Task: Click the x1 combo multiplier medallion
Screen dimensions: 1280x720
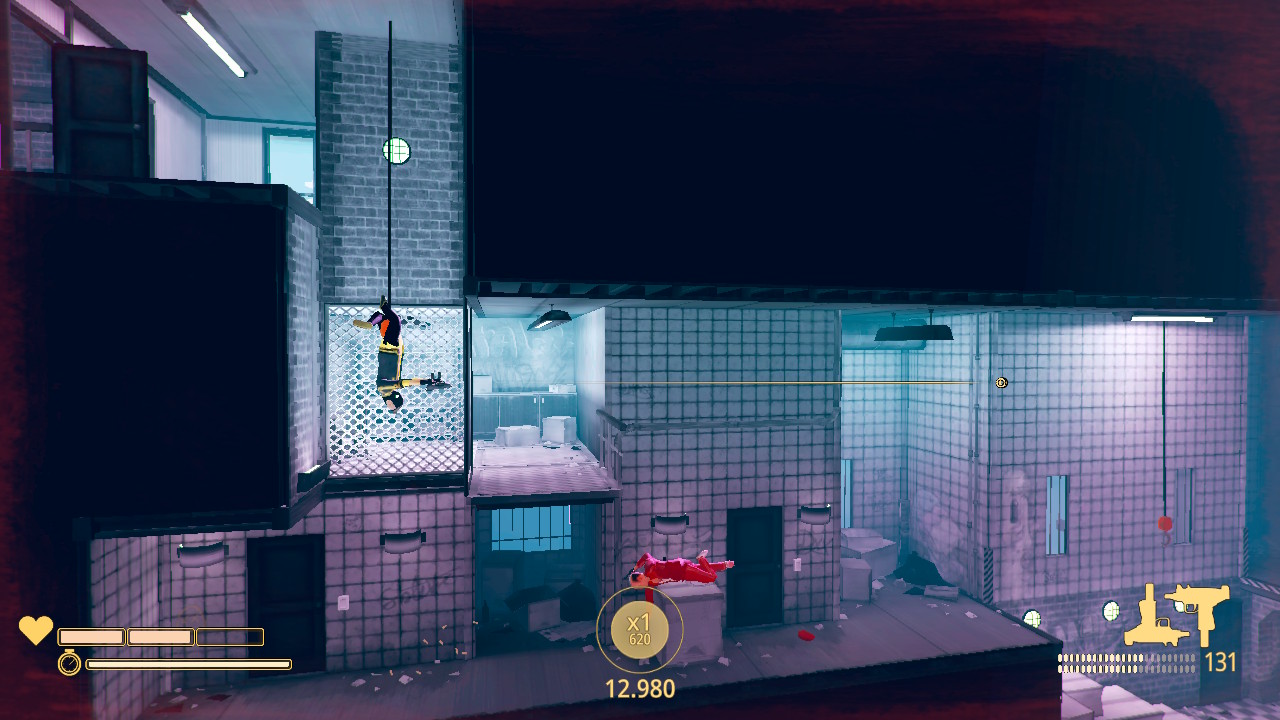Action: pyautogui.click(x=639, y=630)
